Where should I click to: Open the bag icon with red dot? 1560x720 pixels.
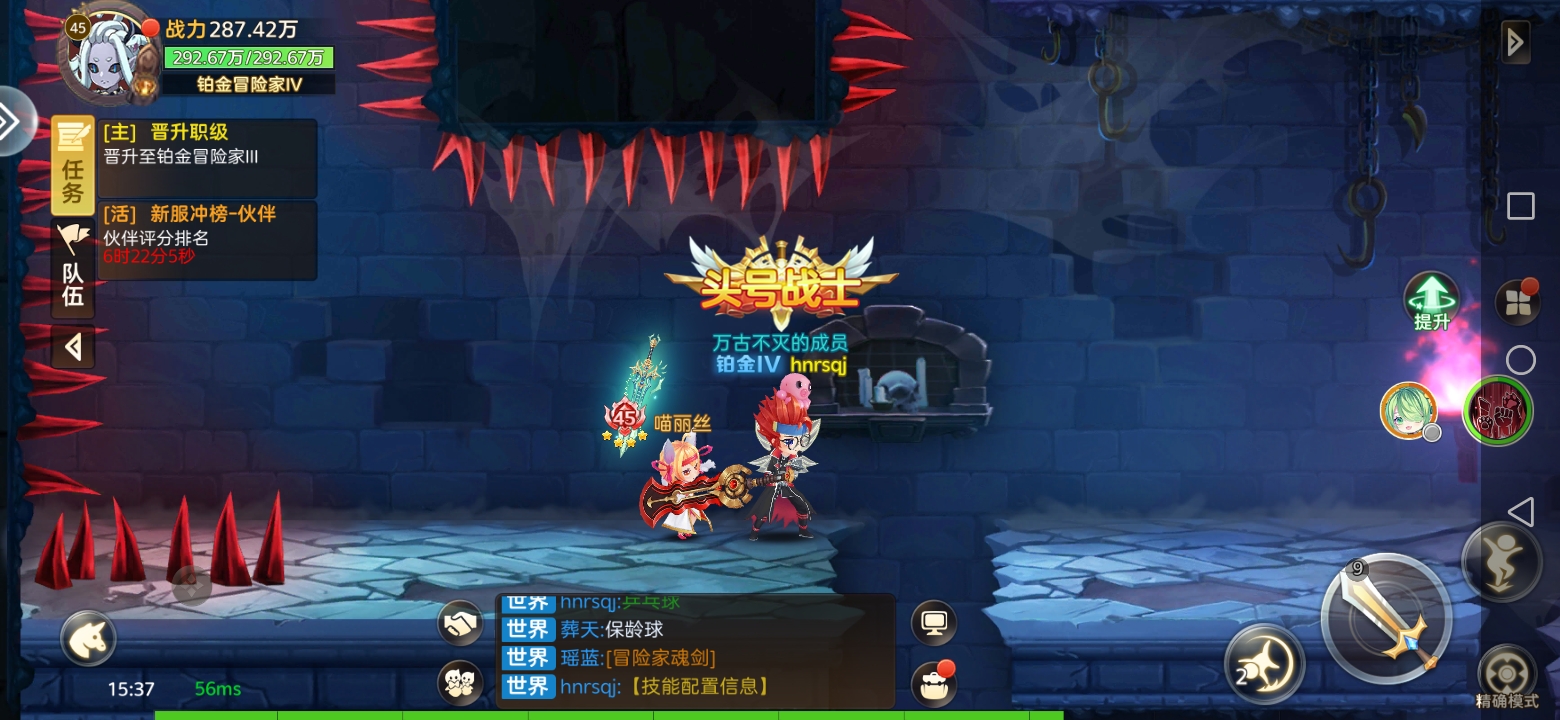(934, 684)
